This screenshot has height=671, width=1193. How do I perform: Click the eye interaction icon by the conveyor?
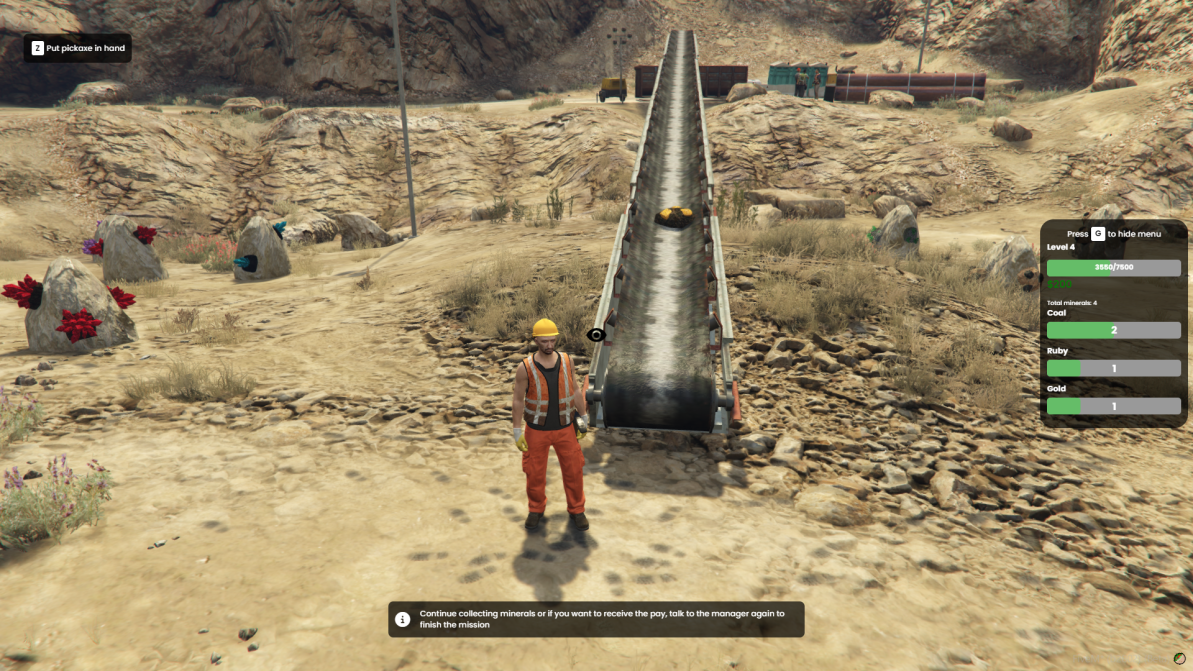point(596,335)
